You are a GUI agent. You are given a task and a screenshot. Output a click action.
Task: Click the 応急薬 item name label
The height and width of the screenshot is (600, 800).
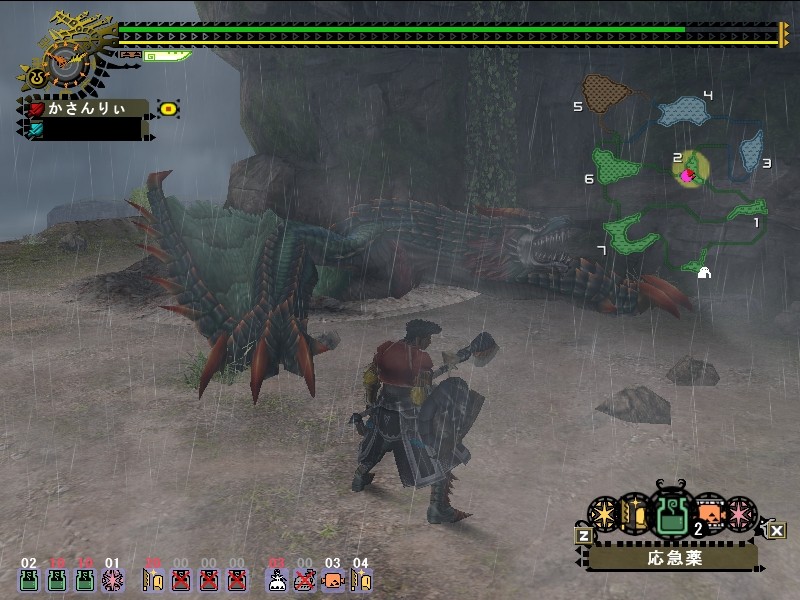(672, 557)
